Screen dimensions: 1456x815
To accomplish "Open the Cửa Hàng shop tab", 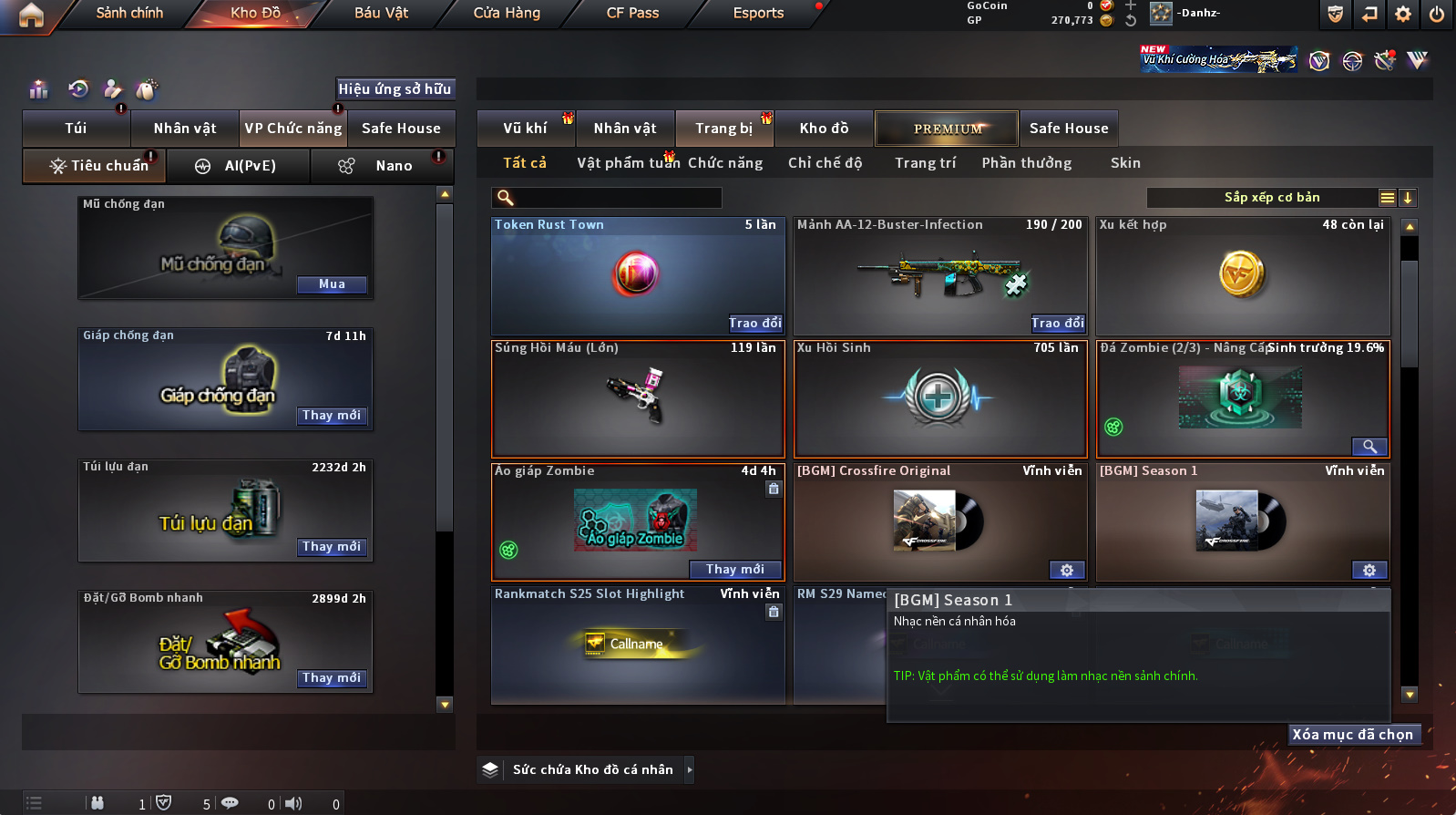I will (507, 13).
